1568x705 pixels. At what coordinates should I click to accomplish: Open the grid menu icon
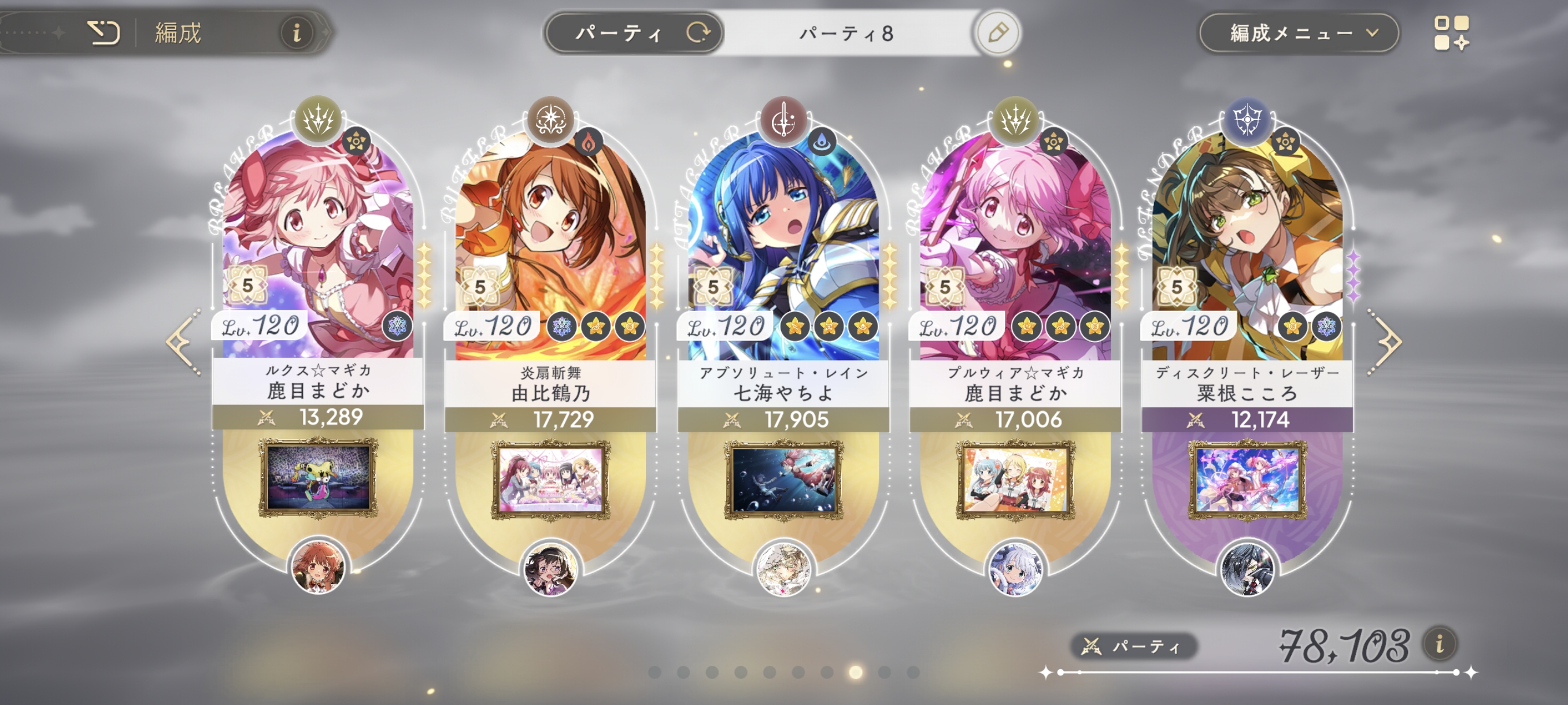point(1451,33)
